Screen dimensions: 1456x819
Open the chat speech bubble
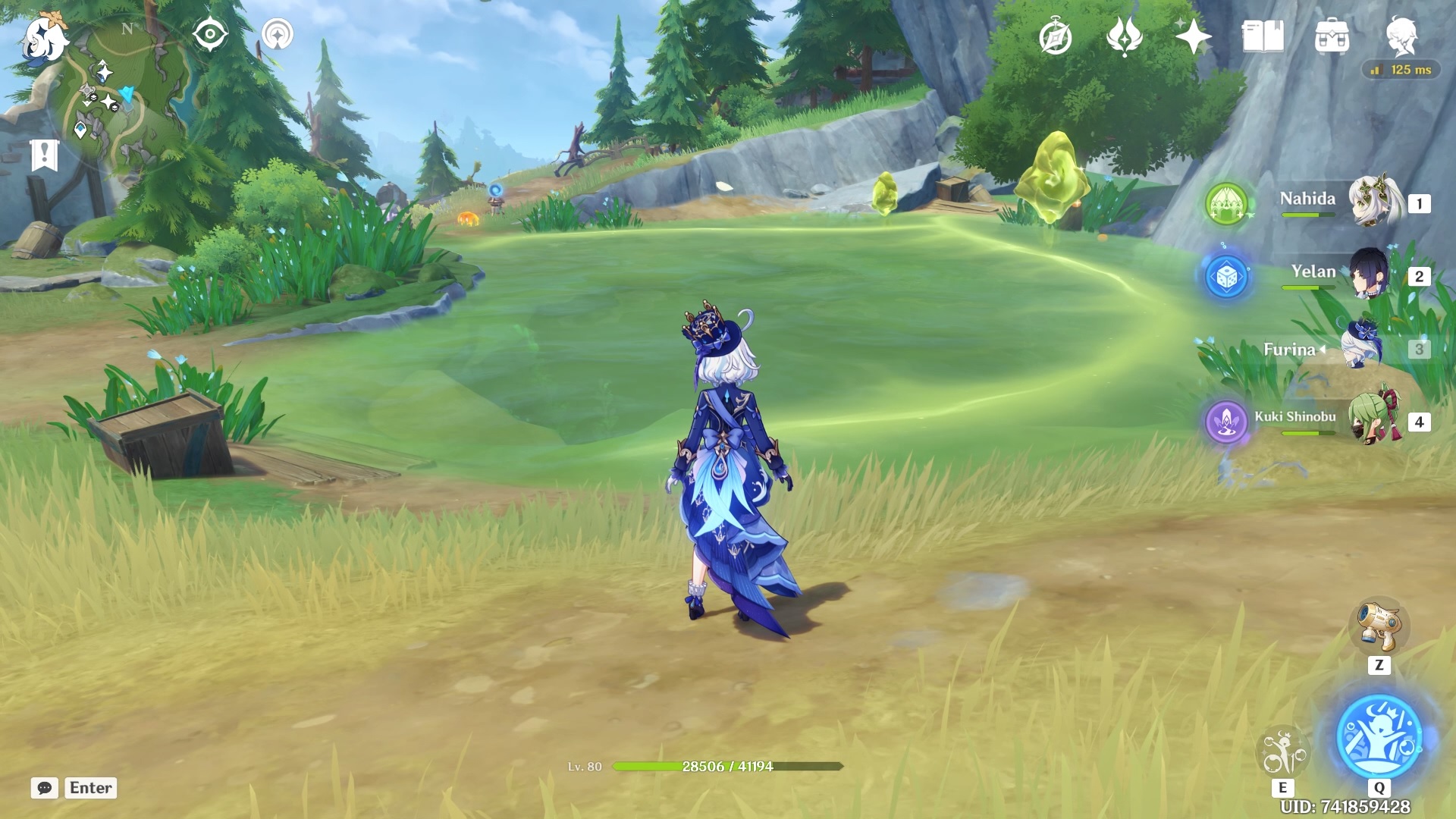[x=45, y=788]
